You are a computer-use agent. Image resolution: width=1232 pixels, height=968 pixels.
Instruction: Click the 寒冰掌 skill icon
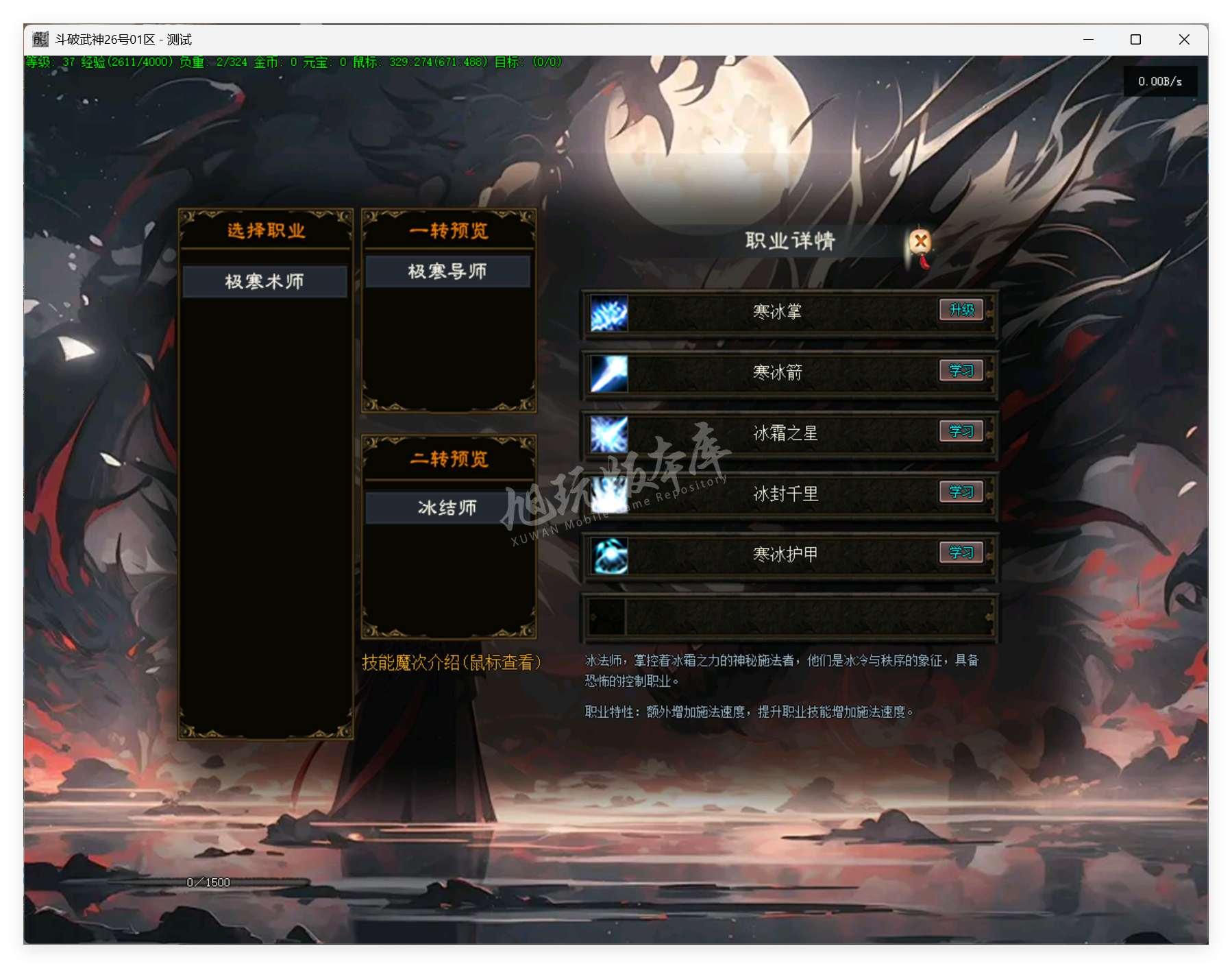608,312
